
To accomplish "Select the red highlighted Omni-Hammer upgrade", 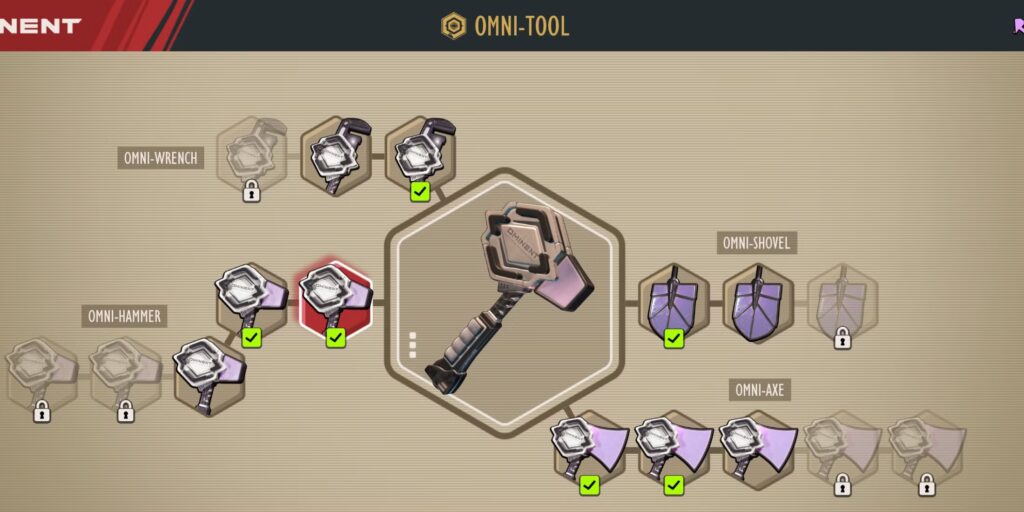I will (x=336, y=301).
